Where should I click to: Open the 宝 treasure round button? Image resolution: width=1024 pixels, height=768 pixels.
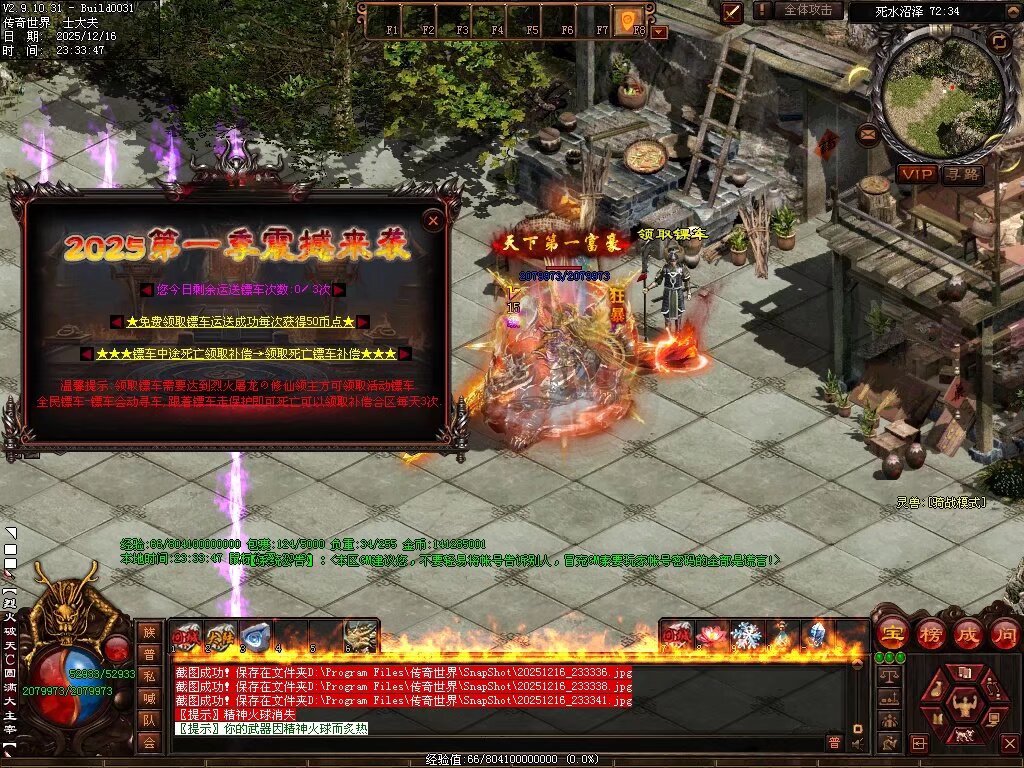click(x=892, y=634)
